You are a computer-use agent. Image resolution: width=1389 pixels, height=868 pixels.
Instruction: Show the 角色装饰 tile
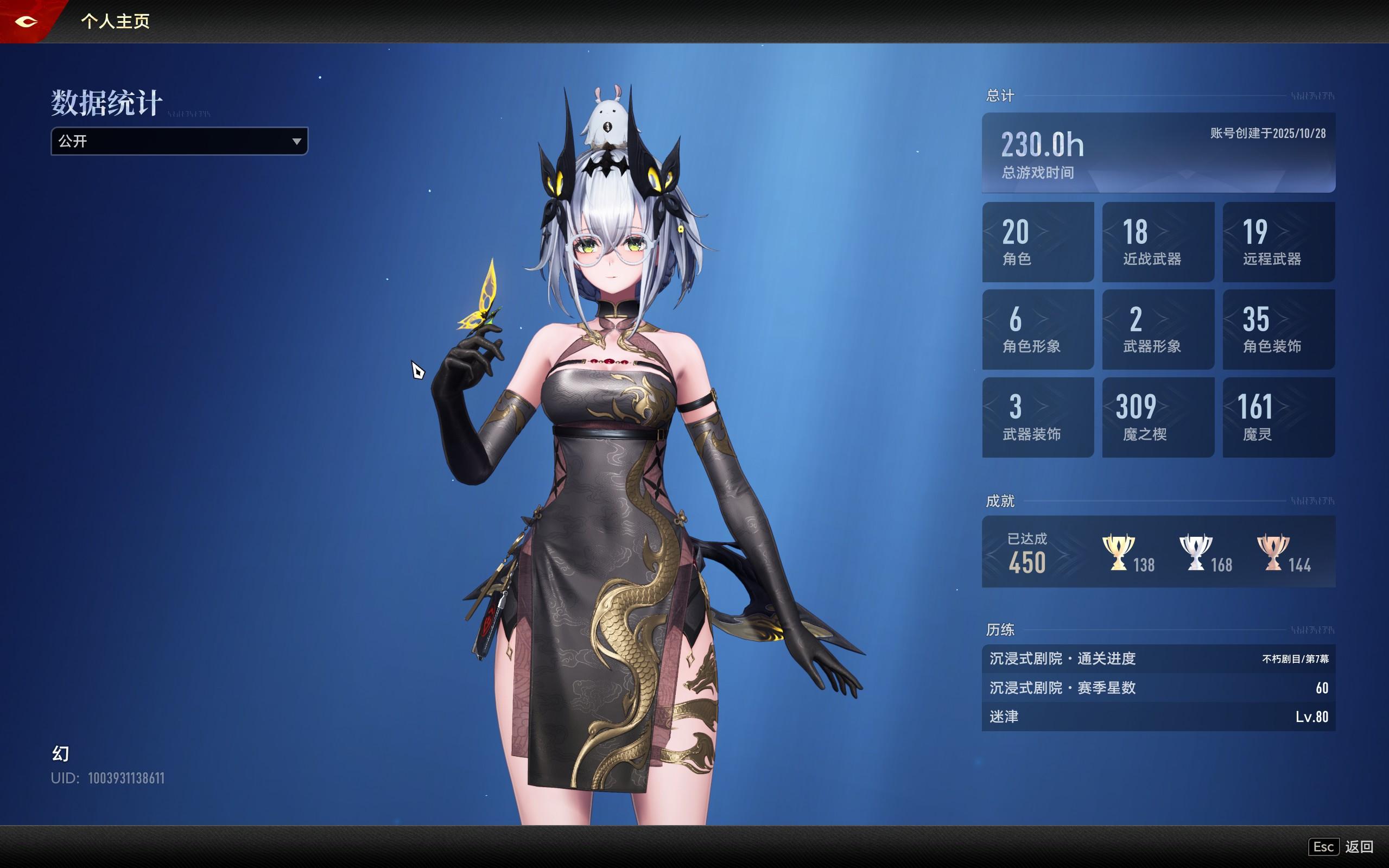tap(1278, 330)
